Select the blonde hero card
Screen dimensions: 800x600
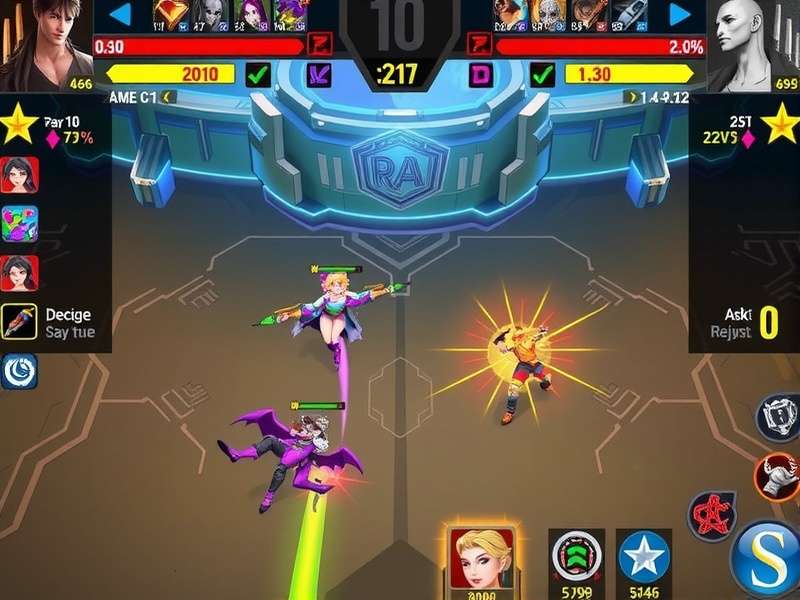[x=482, y=557]
